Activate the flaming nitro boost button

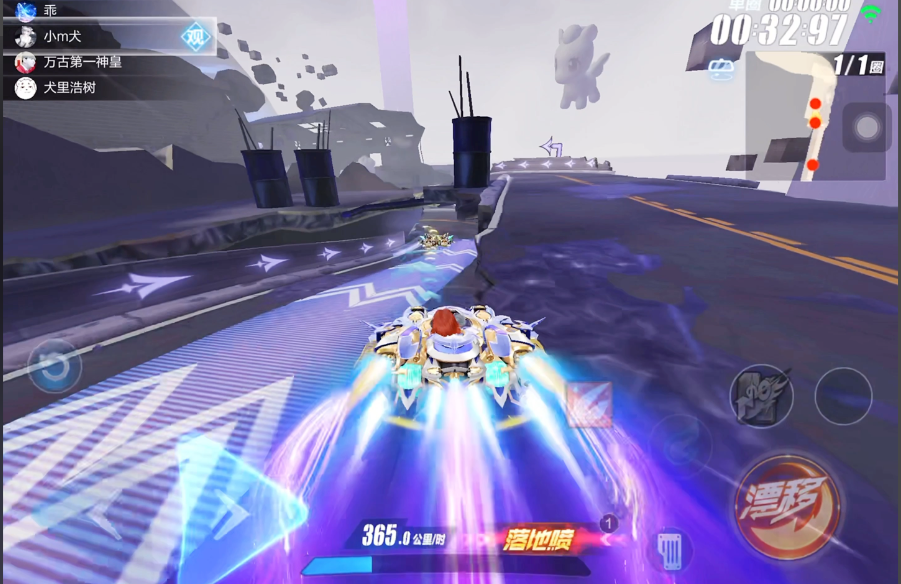click(761, 395)
